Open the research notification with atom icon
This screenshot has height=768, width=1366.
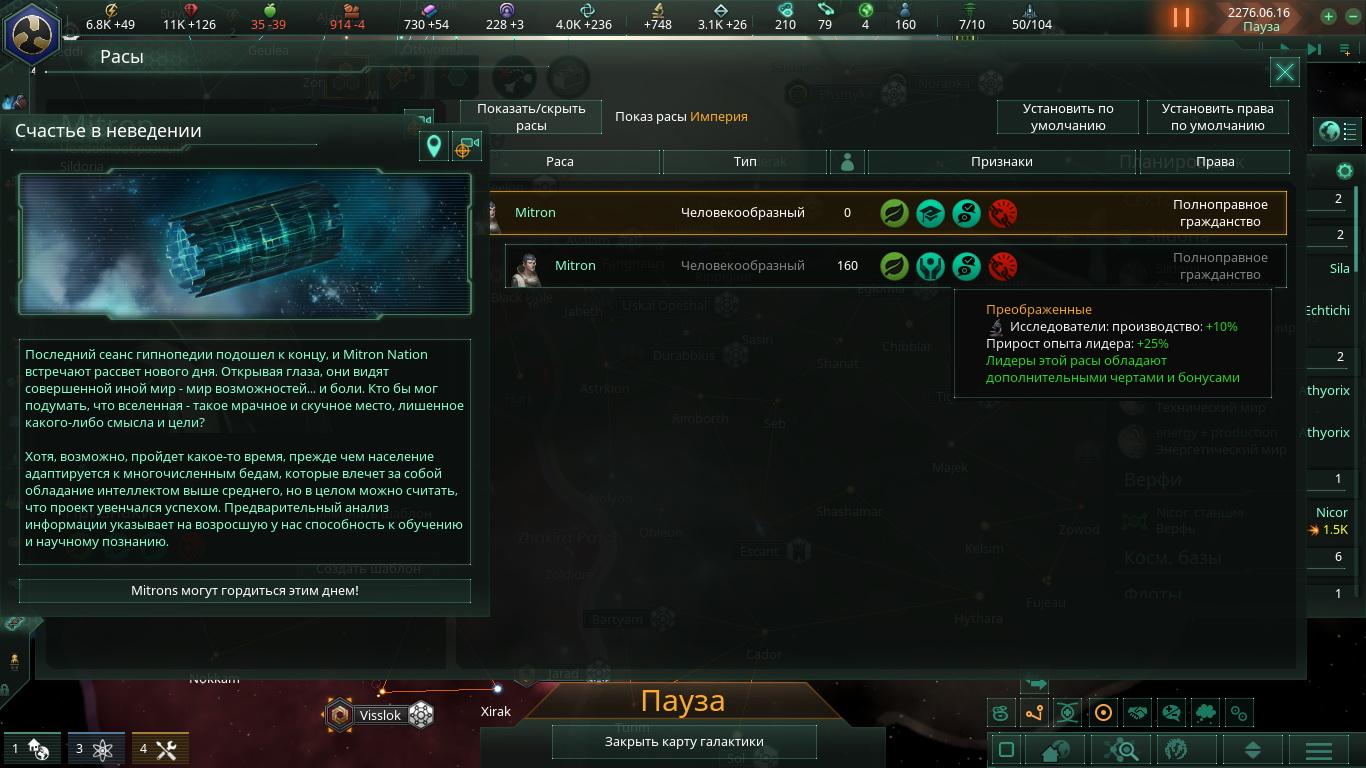93,748
